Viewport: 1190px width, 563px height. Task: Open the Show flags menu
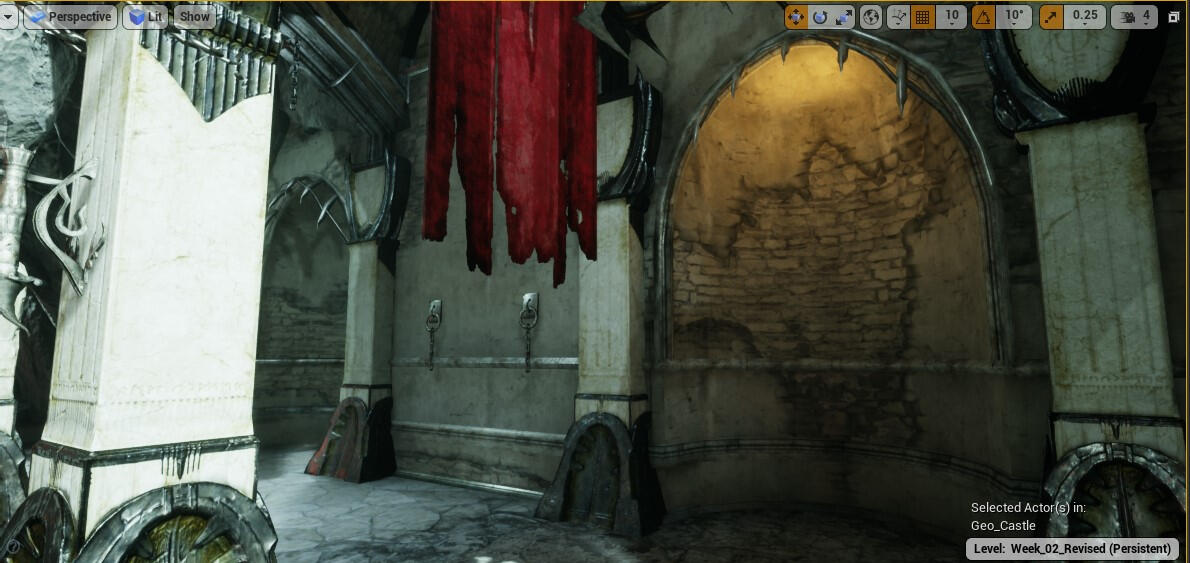[x=195, y=17]
